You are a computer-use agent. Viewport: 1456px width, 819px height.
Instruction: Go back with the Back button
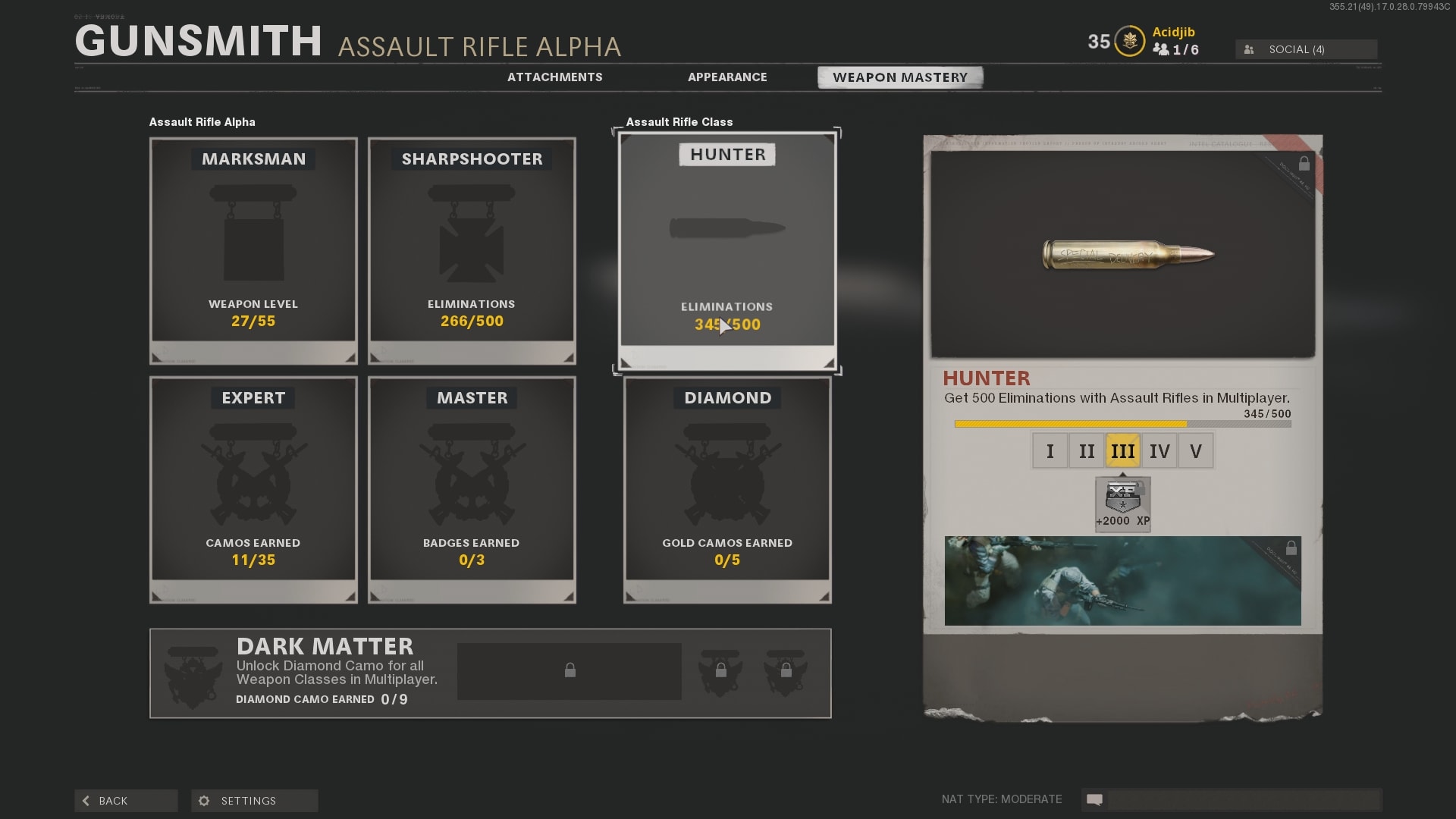(x=126, y=801)
